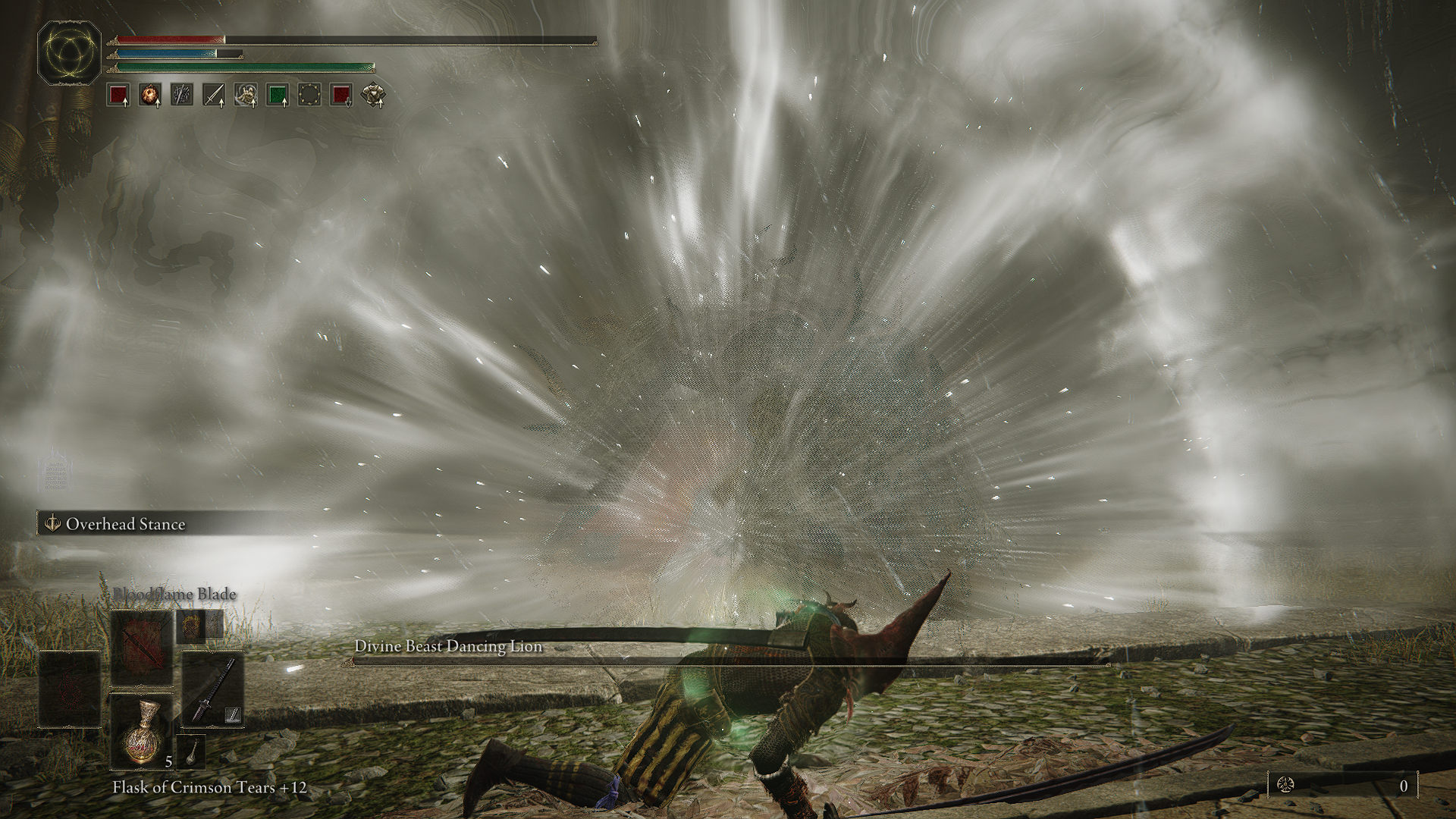Viewport: 1456px width, 819px height.
Task: Inspect the red square with down arrow
Action: 341,95
